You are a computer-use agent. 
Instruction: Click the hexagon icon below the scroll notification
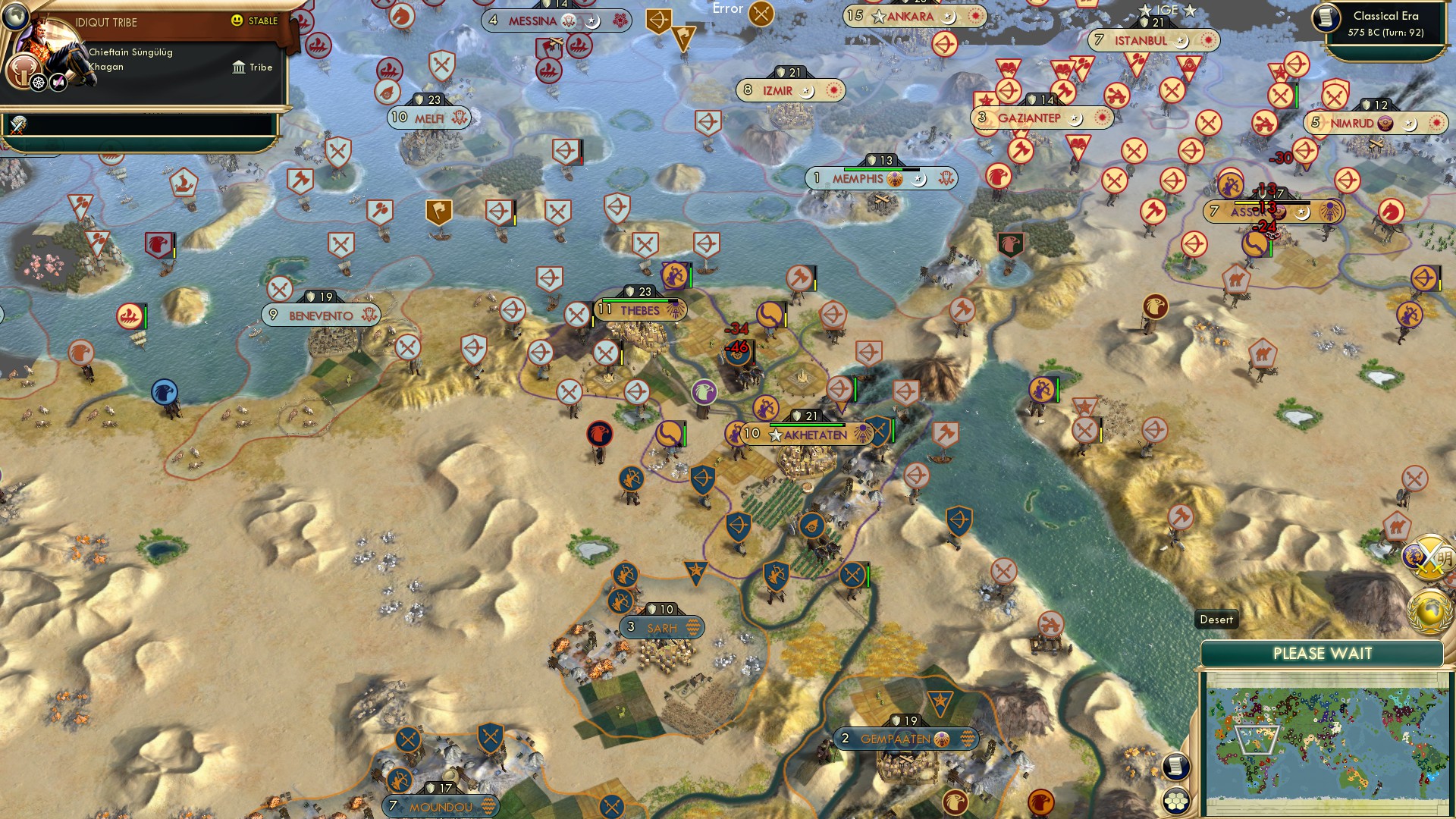coord(1175,802)
